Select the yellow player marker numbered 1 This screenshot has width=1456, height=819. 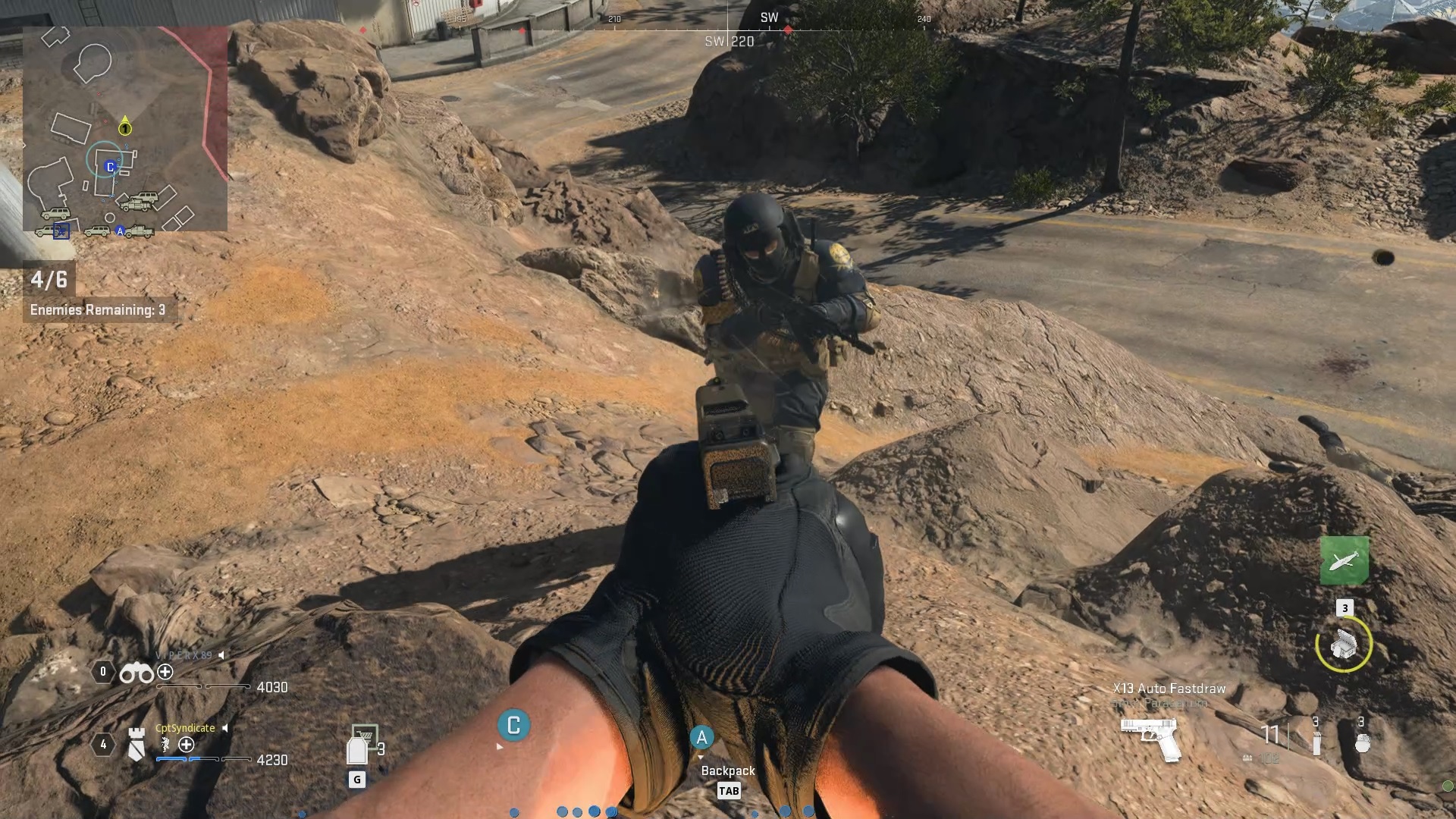pyautogui.click(x=125, y=127)
